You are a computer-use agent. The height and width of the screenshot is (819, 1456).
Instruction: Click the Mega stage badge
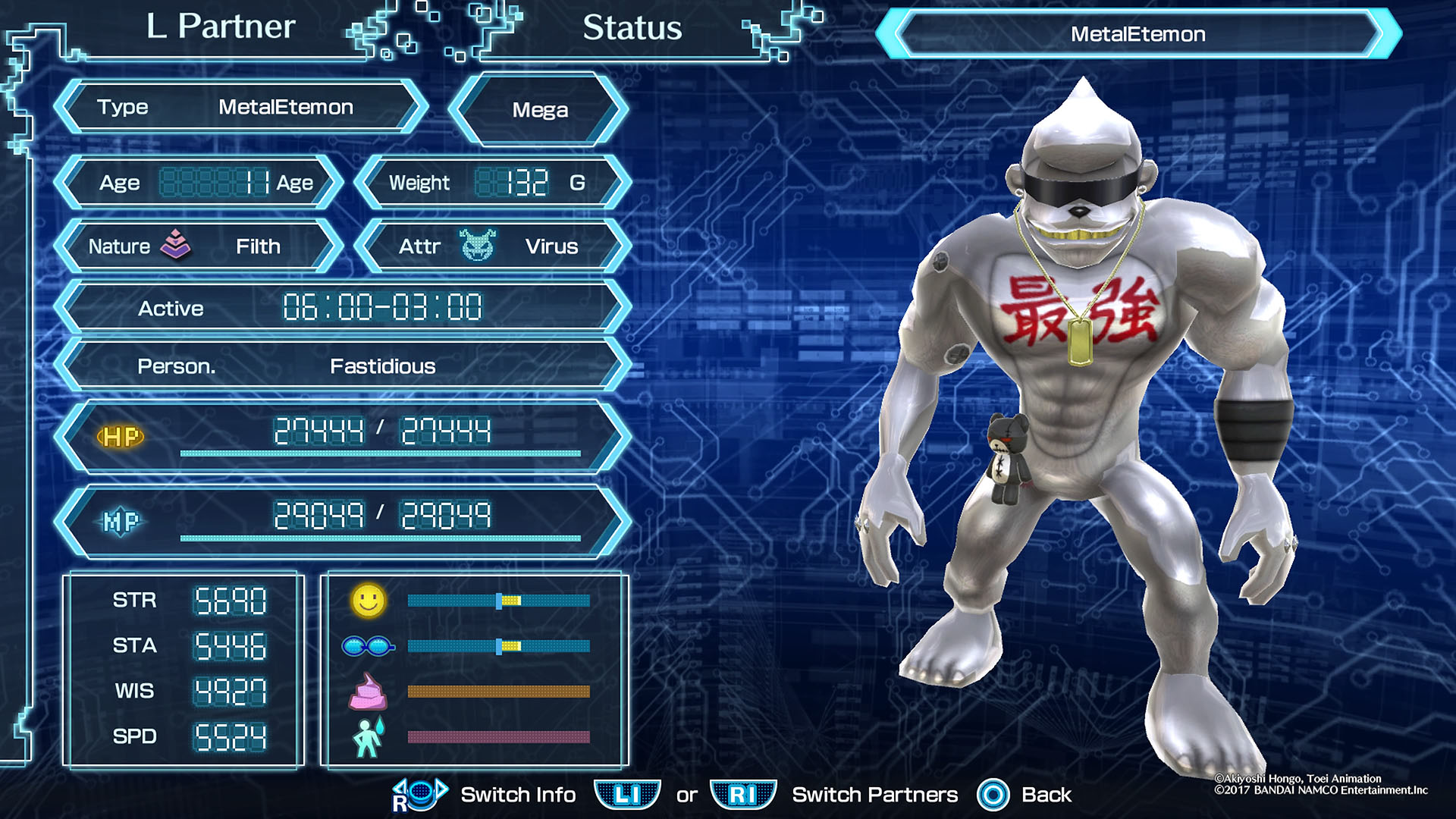539,110
